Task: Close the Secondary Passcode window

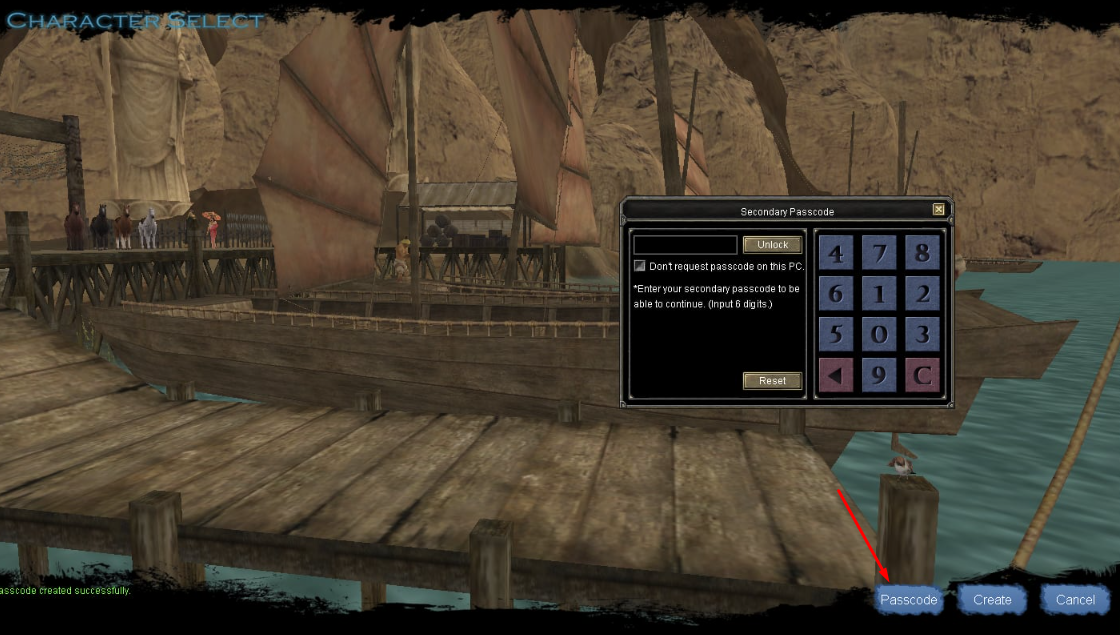Action: click(938, 210)
